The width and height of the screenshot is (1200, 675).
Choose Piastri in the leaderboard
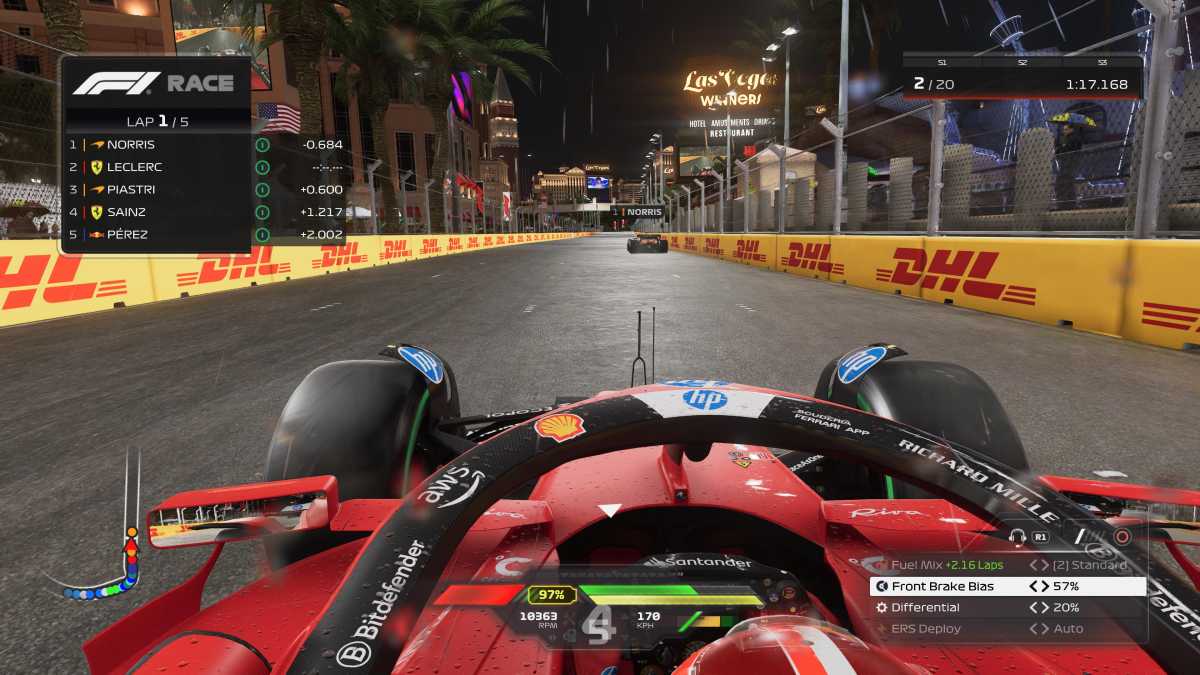pos(156,189)
